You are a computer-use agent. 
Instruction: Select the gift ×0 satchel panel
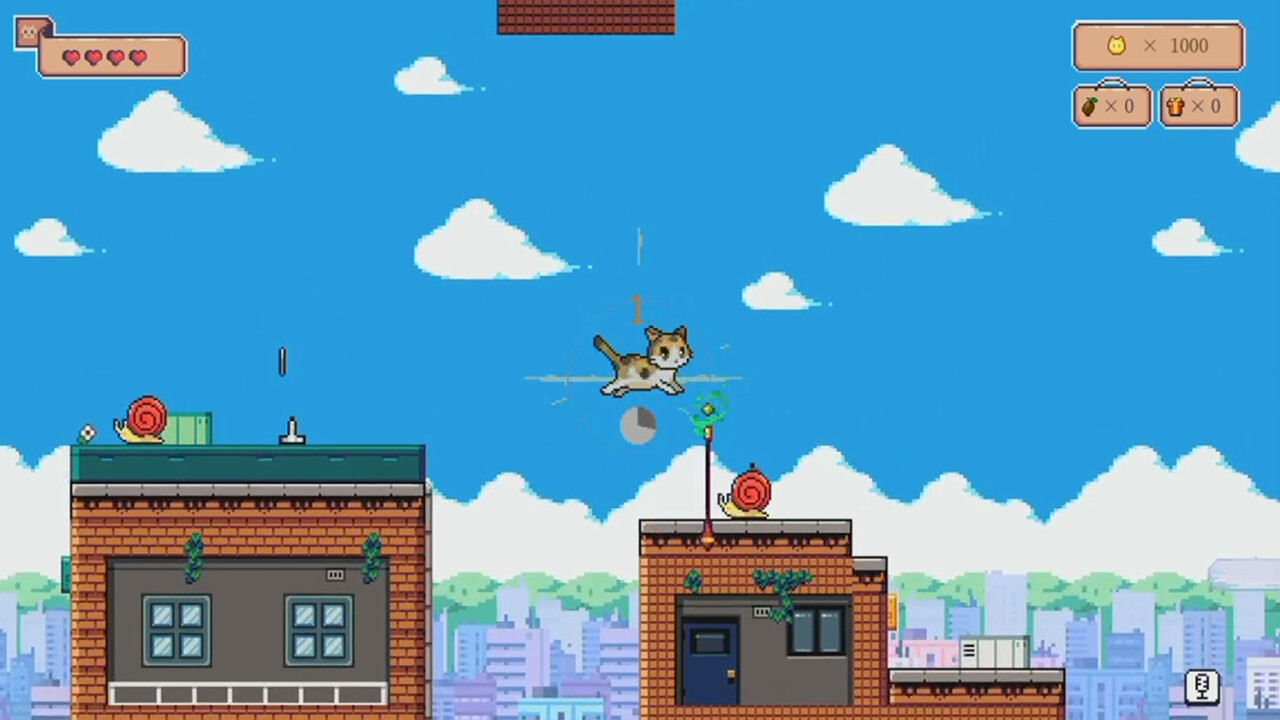point(1198,105)
